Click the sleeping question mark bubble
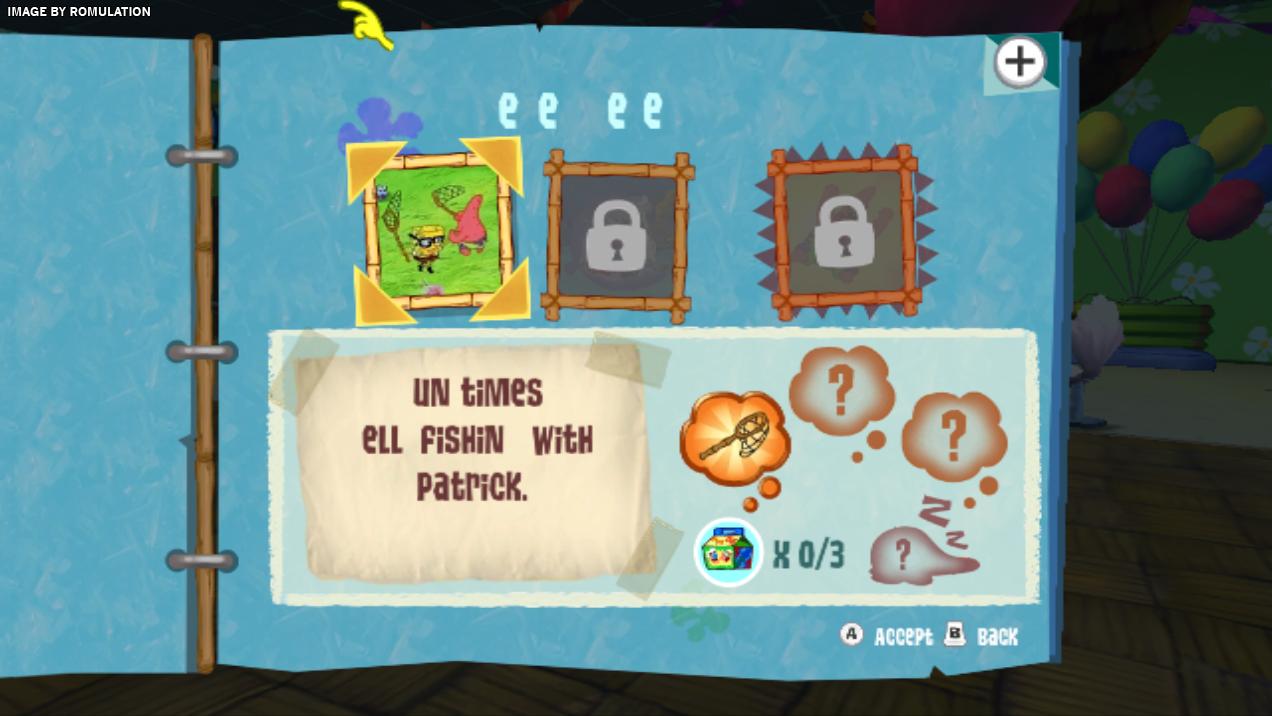Screen dimensions: 1272x716 (915, 555)
